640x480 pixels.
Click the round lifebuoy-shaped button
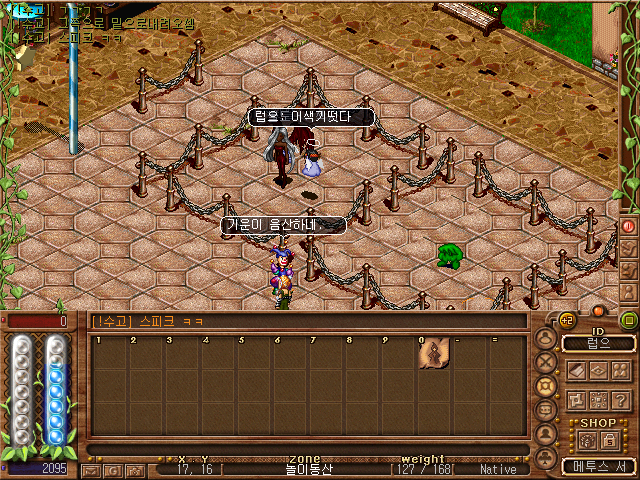[546, 385]
